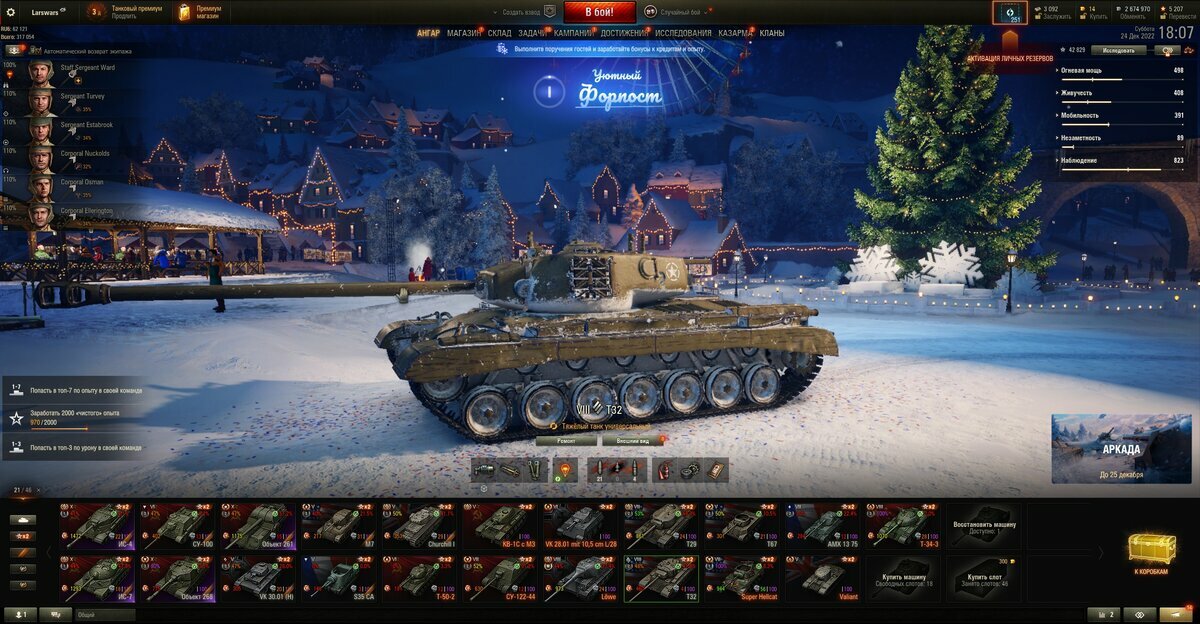Open the К коробкам loot box chest
Image resolution: width=1200 pixels, height=624 pixels.
tap(1152, 551)
